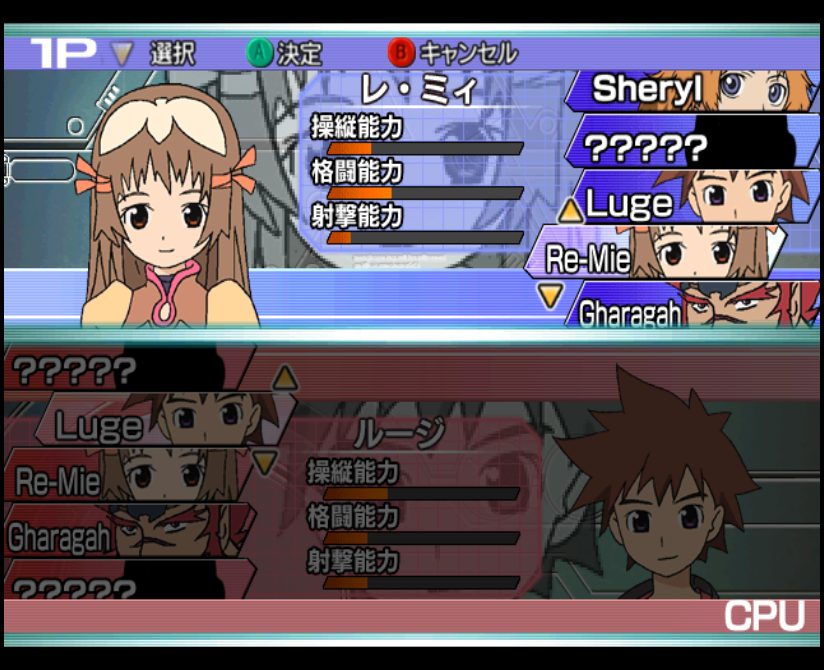Click the down arrow of the 1P list
The width and height of the screenshot is (824, 670).
click(x=551, y=295)
